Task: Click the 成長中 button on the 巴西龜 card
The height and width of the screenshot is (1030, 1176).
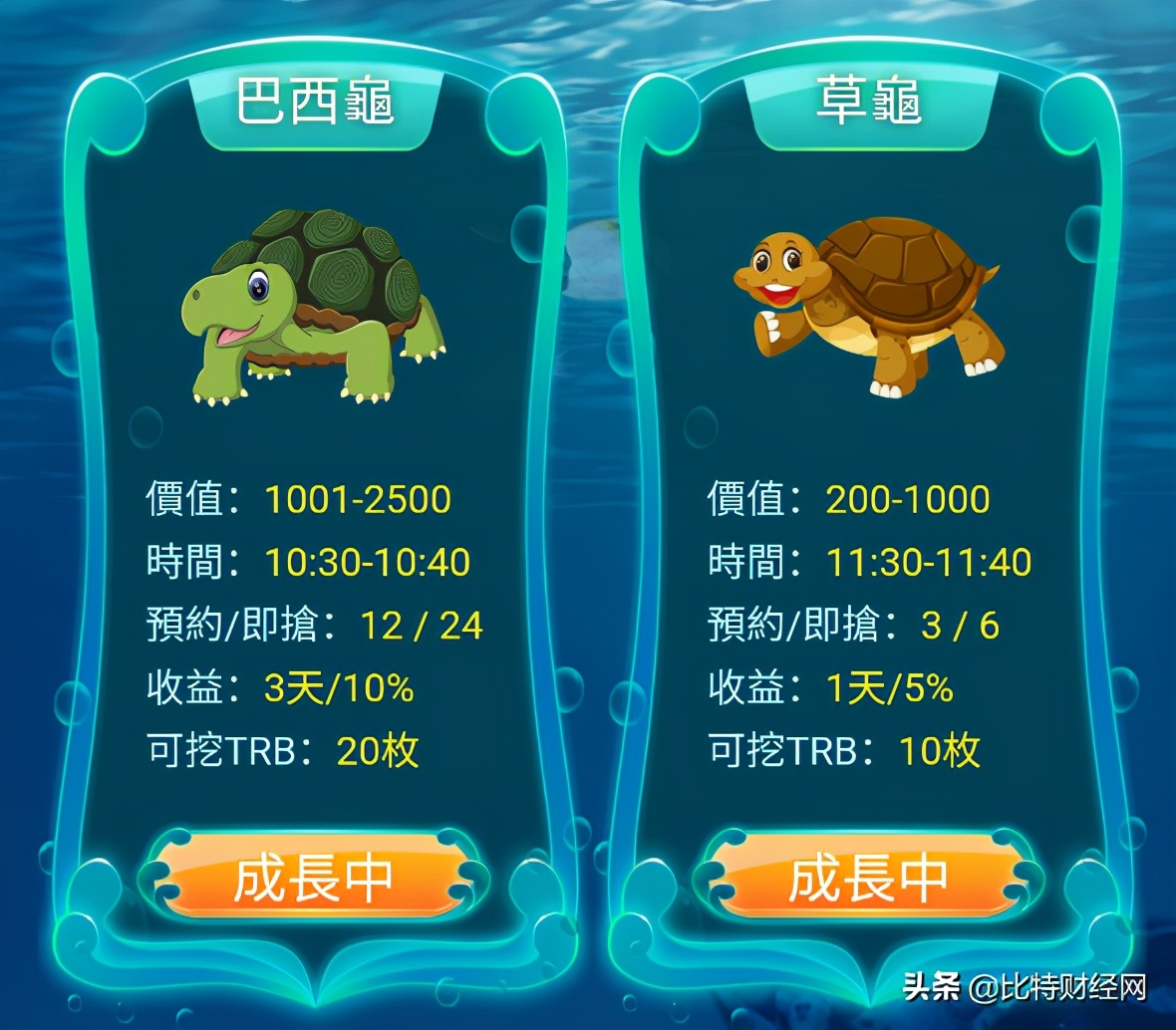Action: pos(313,878)
